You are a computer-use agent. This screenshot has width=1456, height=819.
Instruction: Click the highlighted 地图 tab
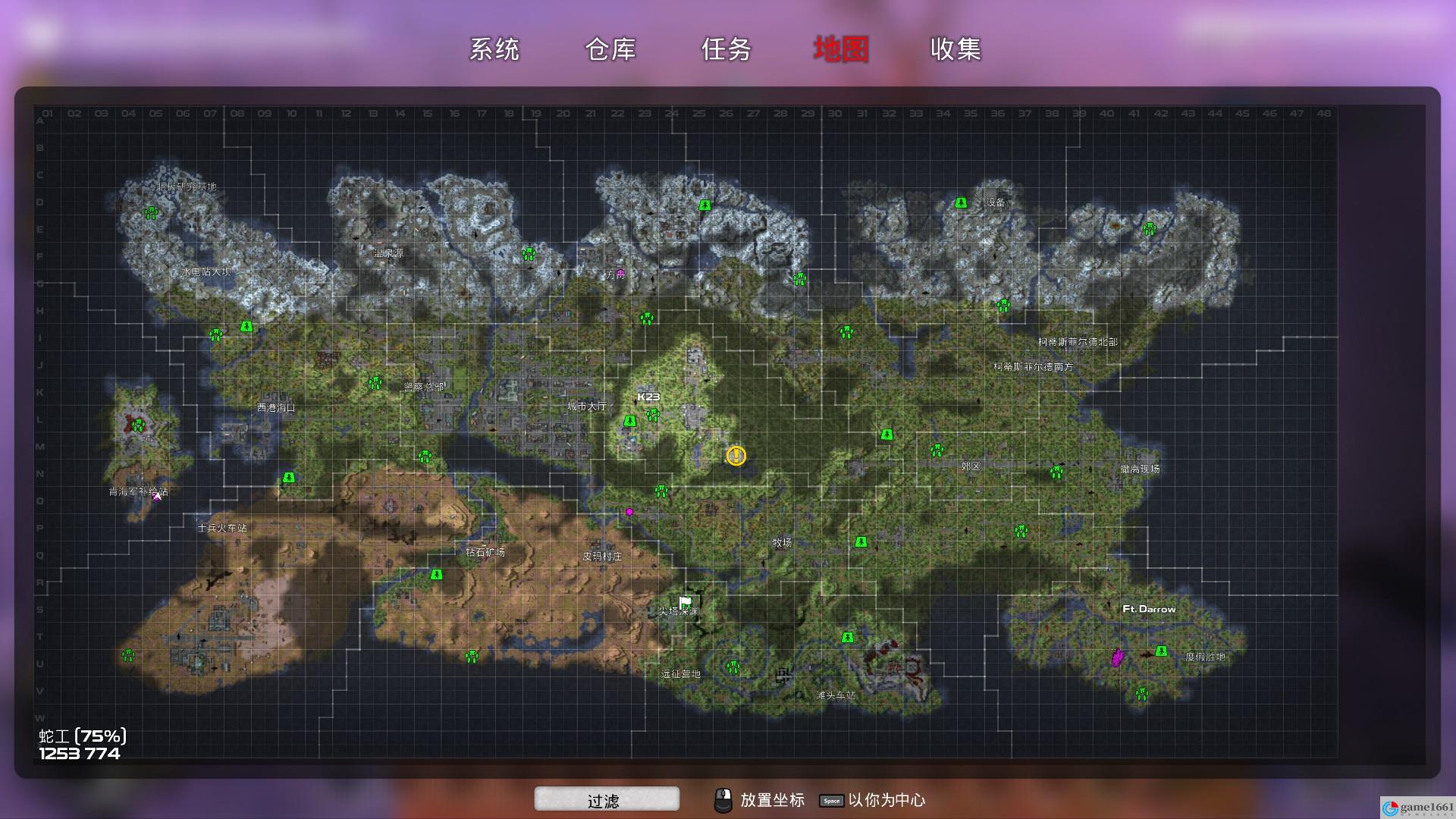(841, 49)
